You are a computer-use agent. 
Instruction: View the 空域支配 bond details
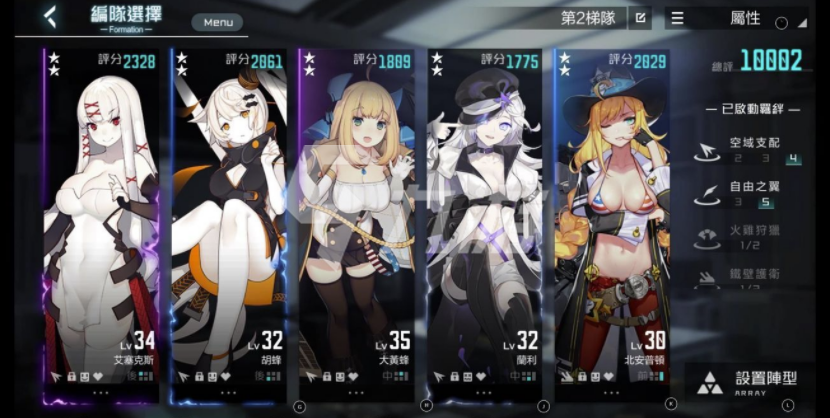coord(750,149)
